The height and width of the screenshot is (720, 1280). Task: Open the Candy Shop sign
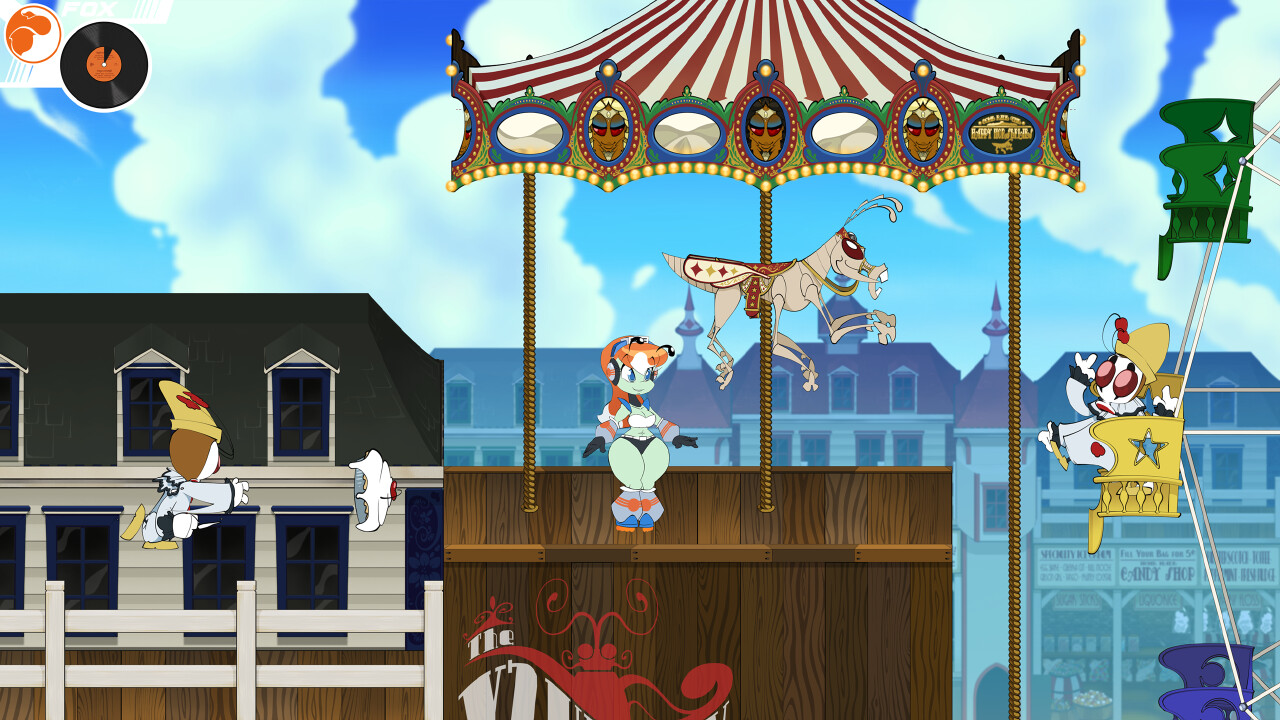1156,573
